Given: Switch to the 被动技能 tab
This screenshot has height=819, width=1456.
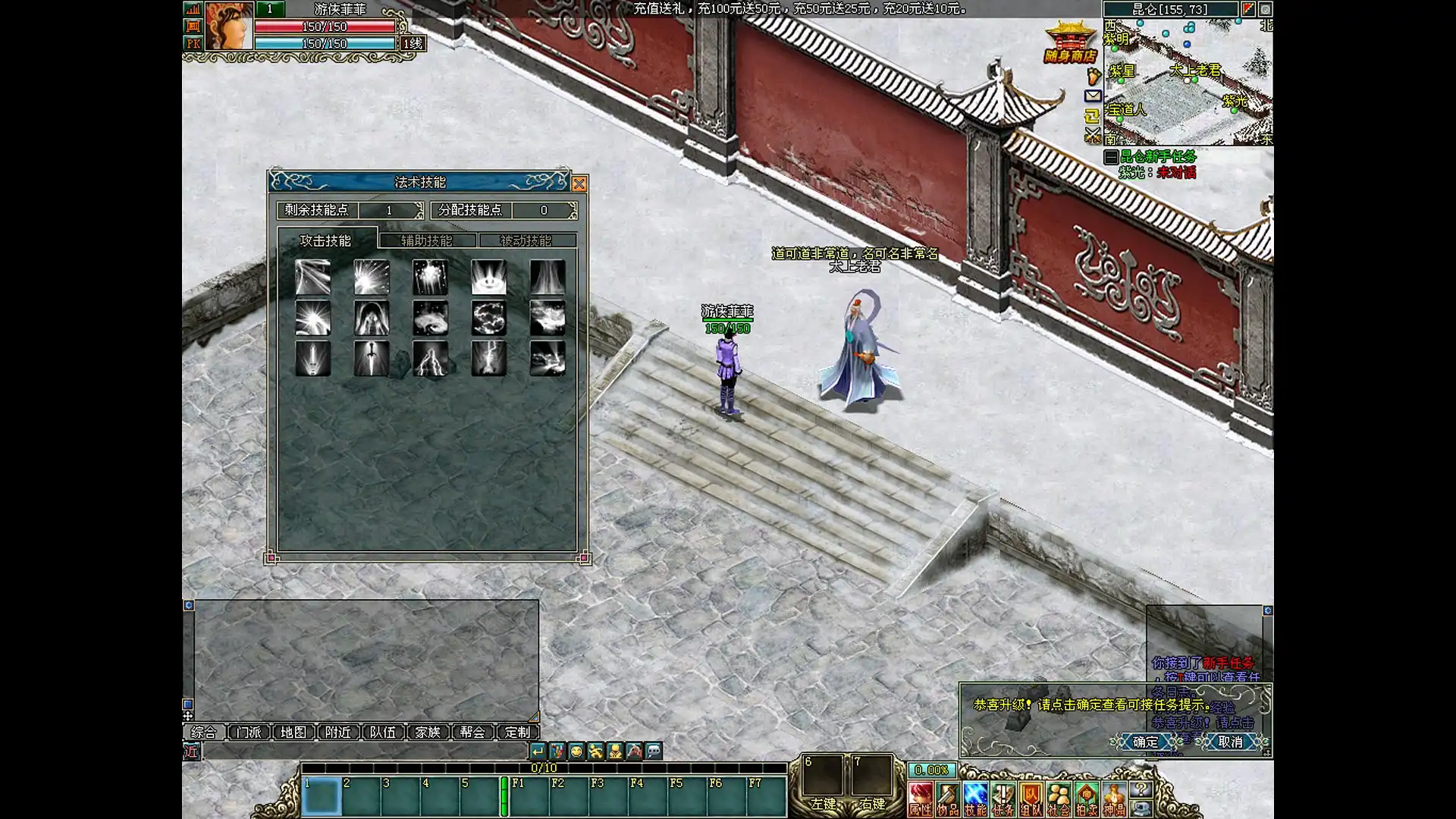Looking at the screenshot, I should coord(526,240).
